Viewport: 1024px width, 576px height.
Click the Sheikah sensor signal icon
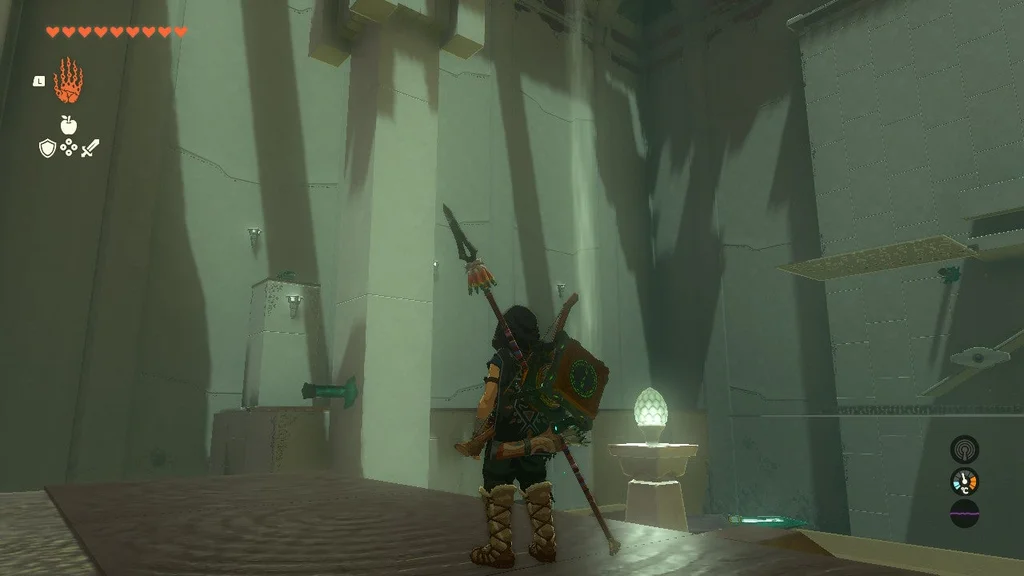(964, 449)
